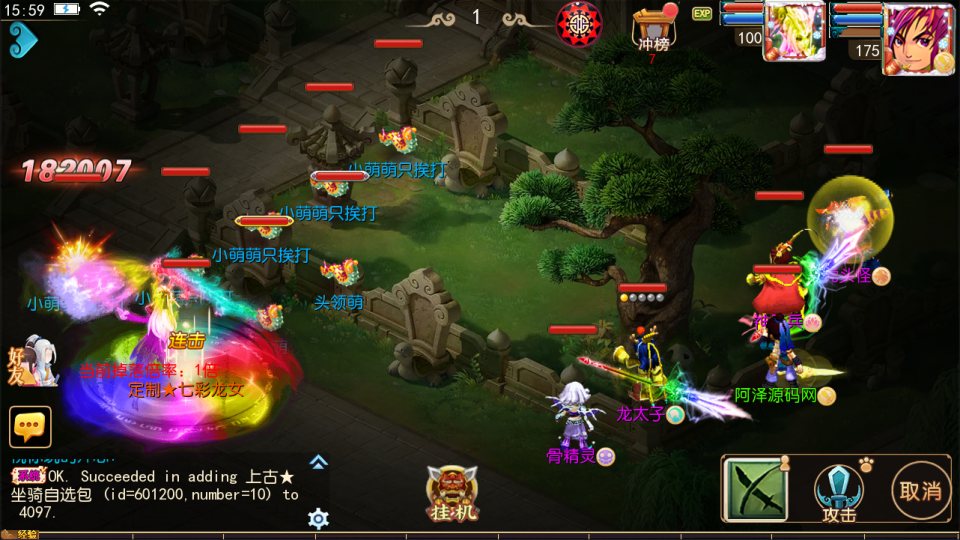Expand the chat log with the double arrow
Image resolution: width=960 pixels, height=540 pixels.
(x=318, y=462)
